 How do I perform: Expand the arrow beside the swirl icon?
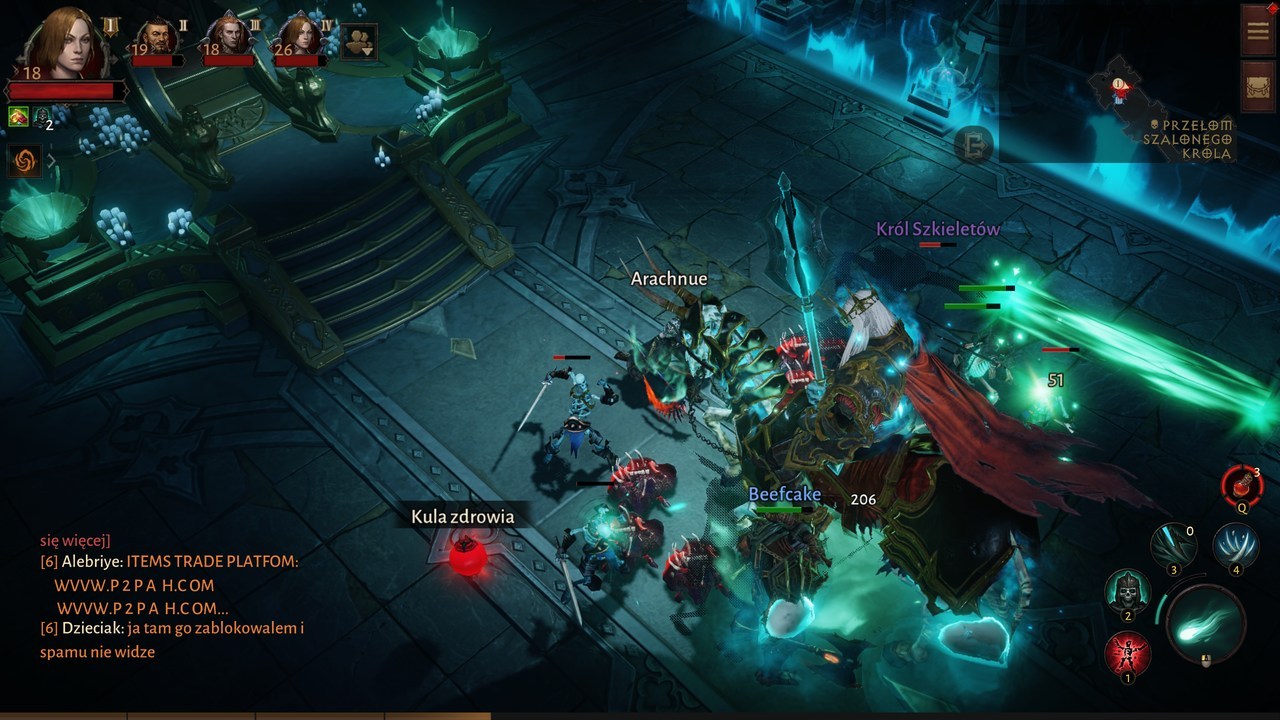52,160
